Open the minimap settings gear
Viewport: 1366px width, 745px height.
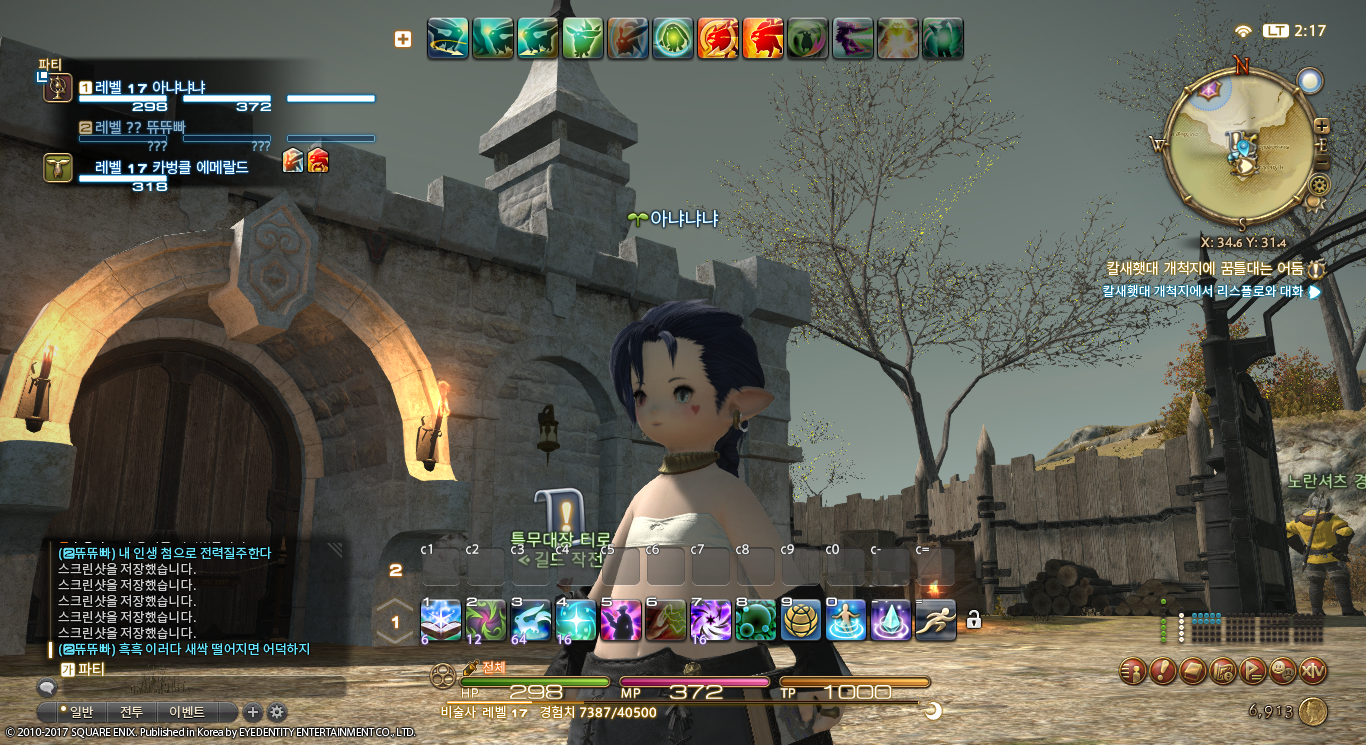pyautogui.click(x=1320, y=185)
